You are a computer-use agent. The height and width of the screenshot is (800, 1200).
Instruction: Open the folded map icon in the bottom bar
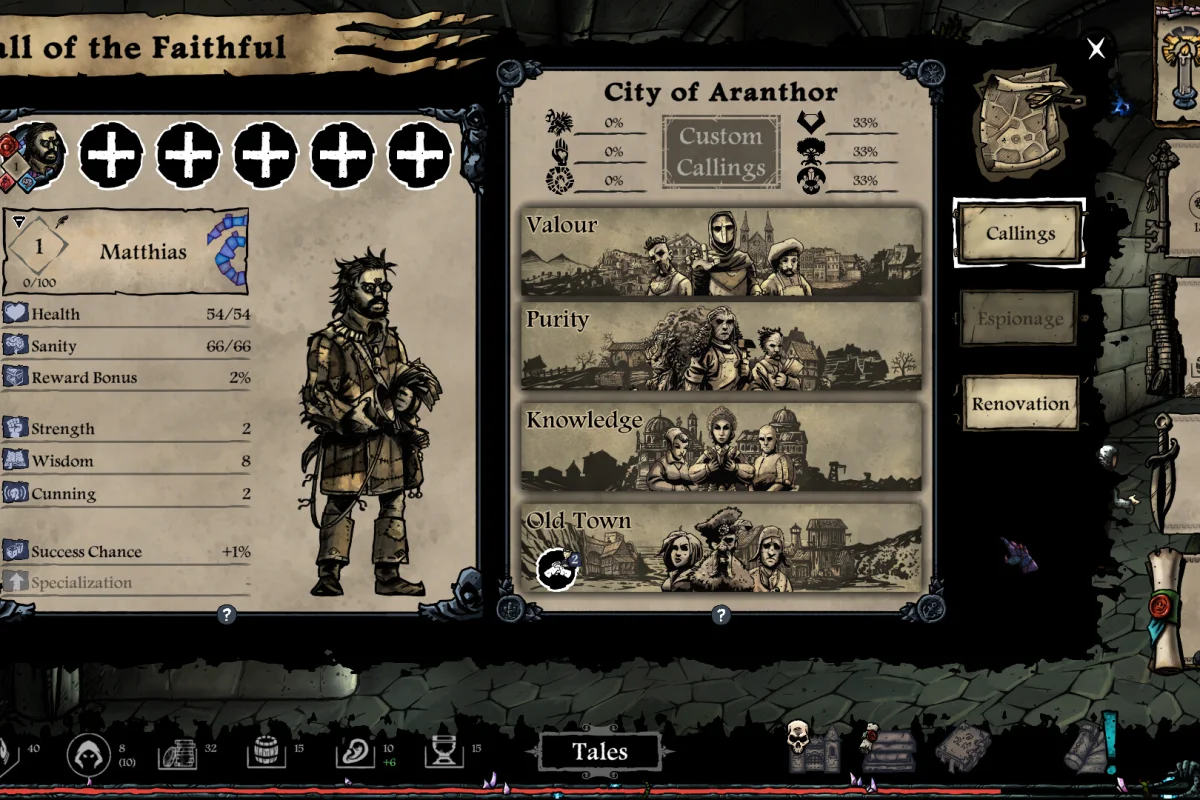click(962, 748)
